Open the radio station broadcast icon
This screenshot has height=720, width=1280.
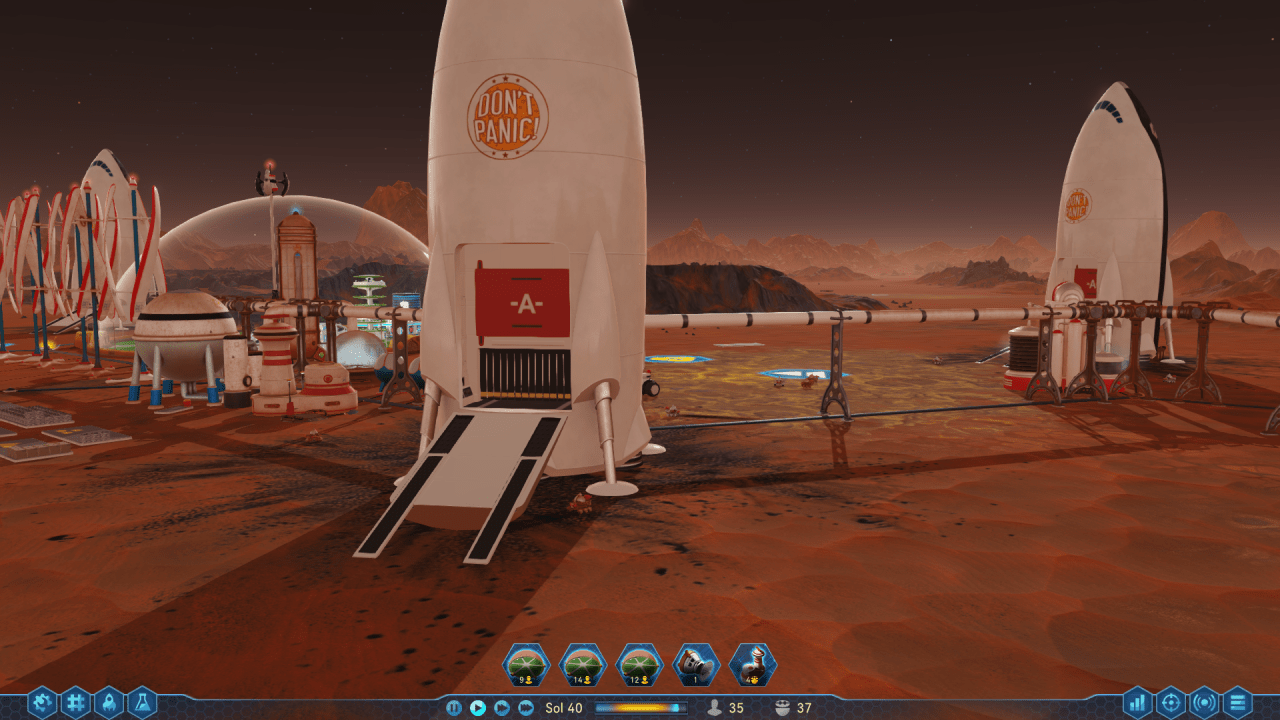(x=1205, y=702)
